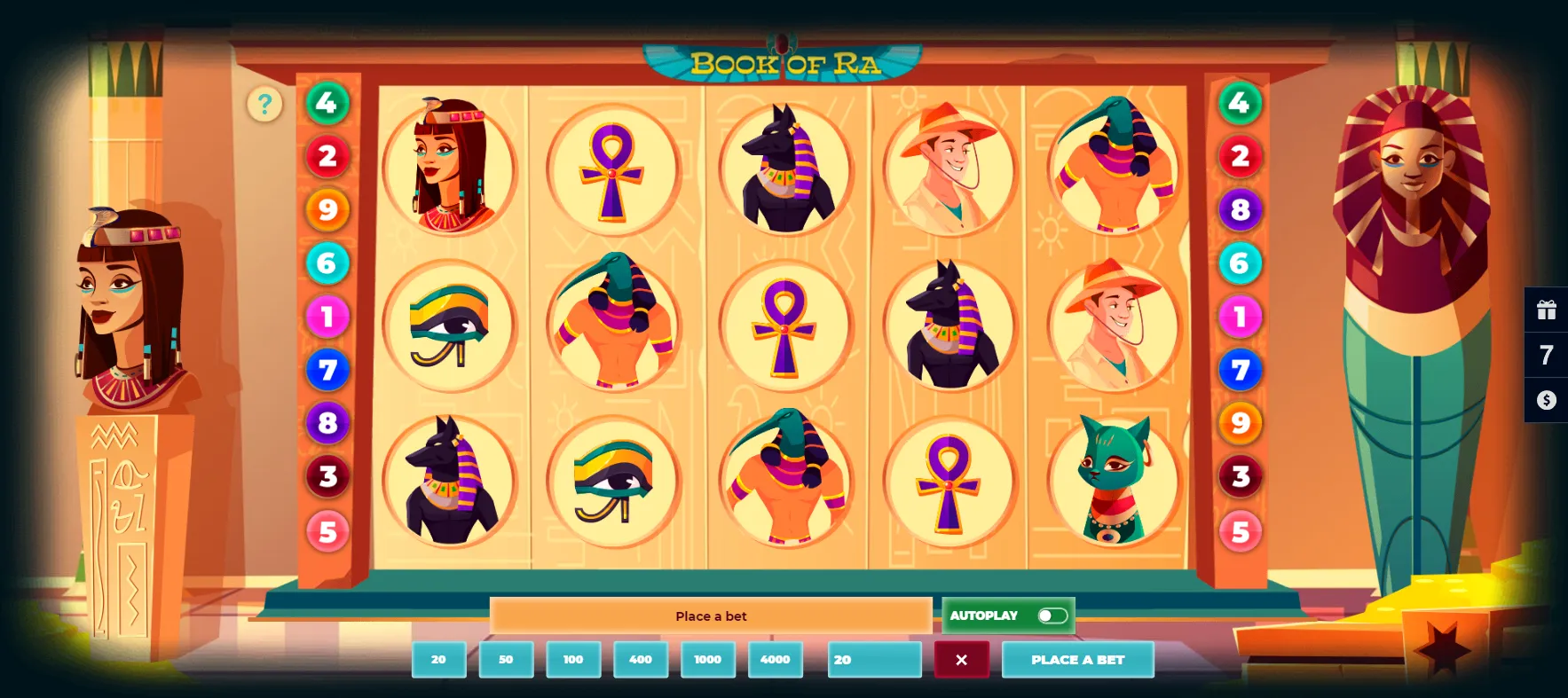
Task: Click the custom bet input showing 20
Action: tap(873, 659)
